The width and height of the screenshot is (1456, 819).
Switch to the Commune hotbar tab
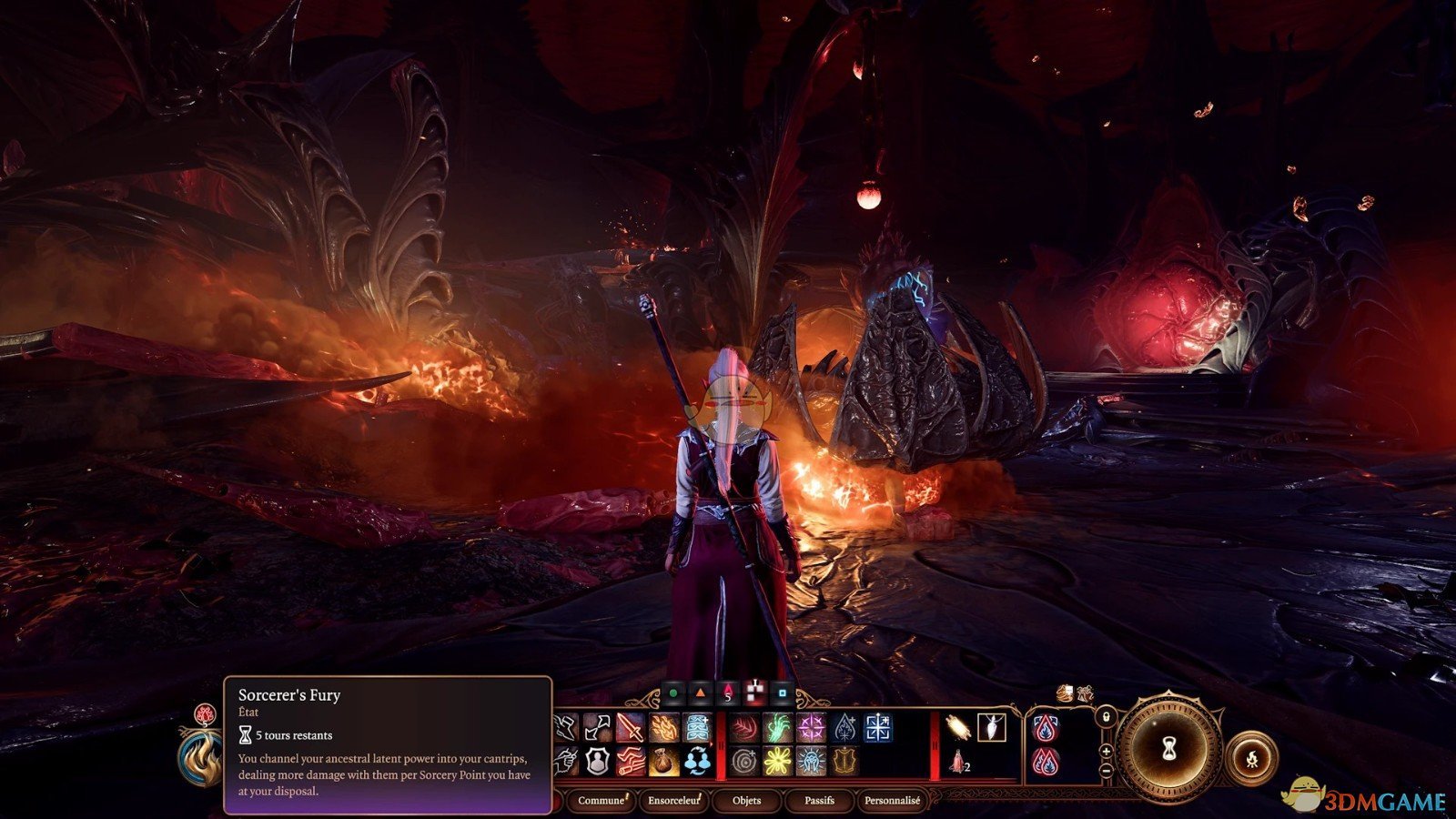[601, 801]
